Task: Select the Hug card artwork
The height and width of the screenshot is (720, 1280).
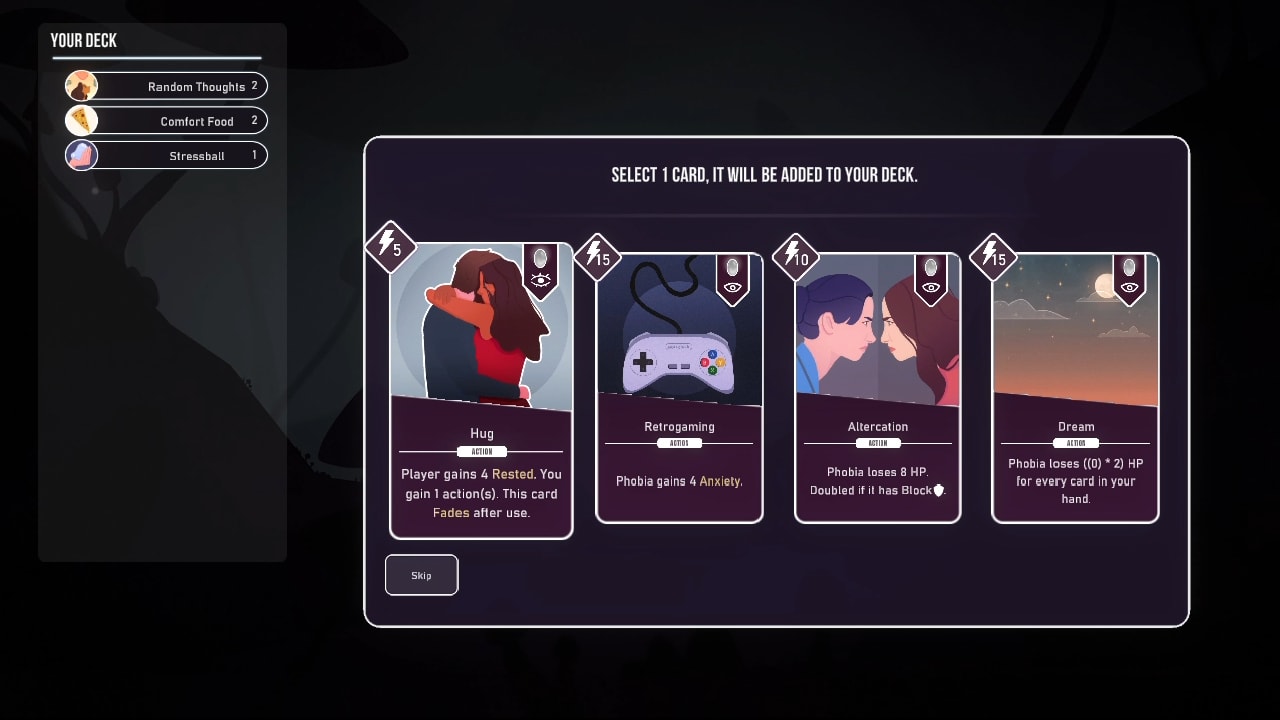Action: (x=481, y=330)
